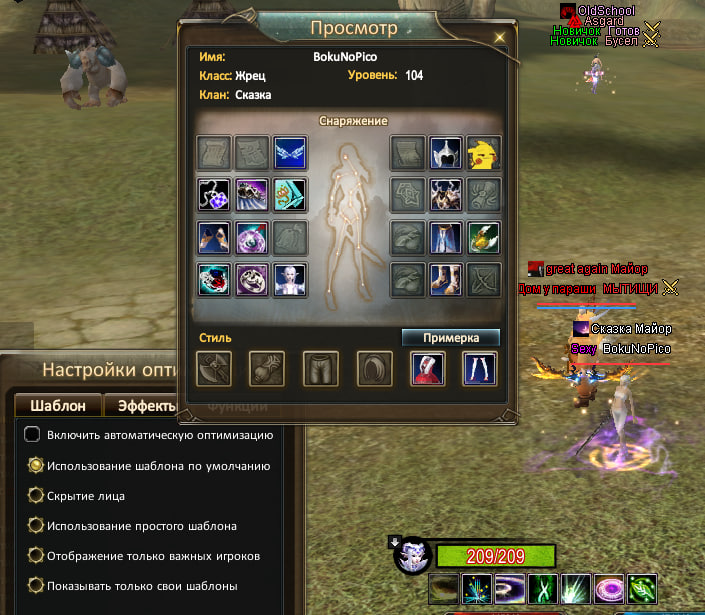Select the red hooded style costume slot
The height and width of the screenshot is (615, 705).
(428, 369)
